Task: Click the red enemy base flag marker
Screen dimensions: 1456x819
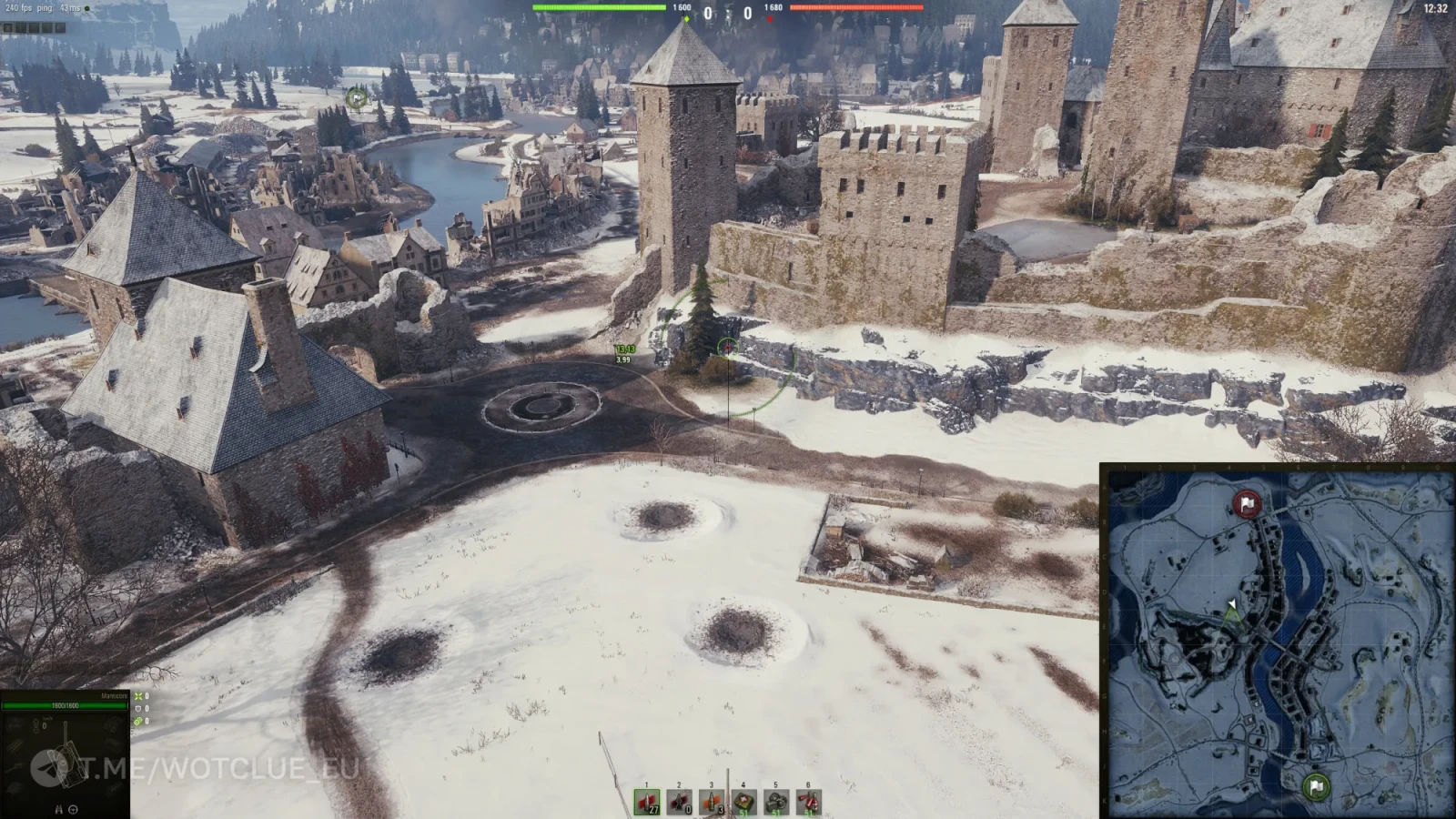Action: coord(1246,503)
